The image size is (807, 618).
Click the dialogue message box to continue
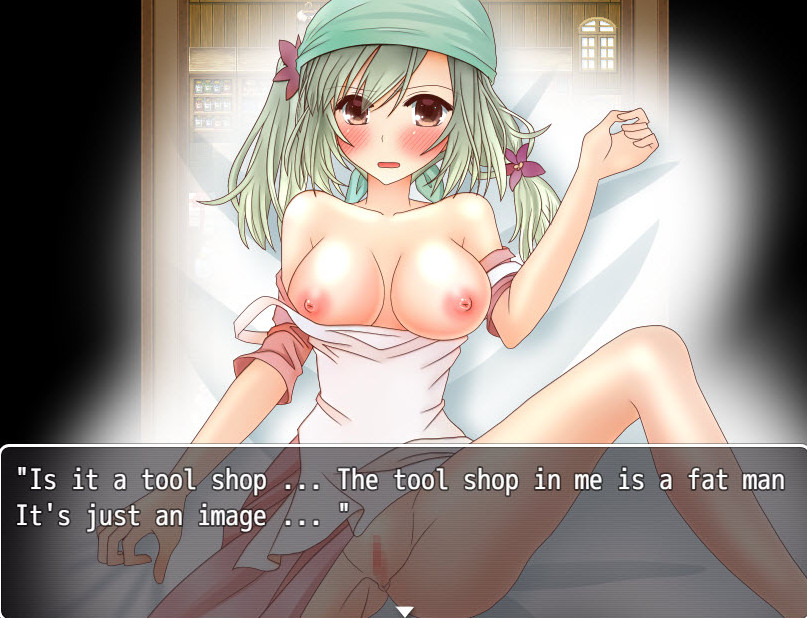point(403,530)
